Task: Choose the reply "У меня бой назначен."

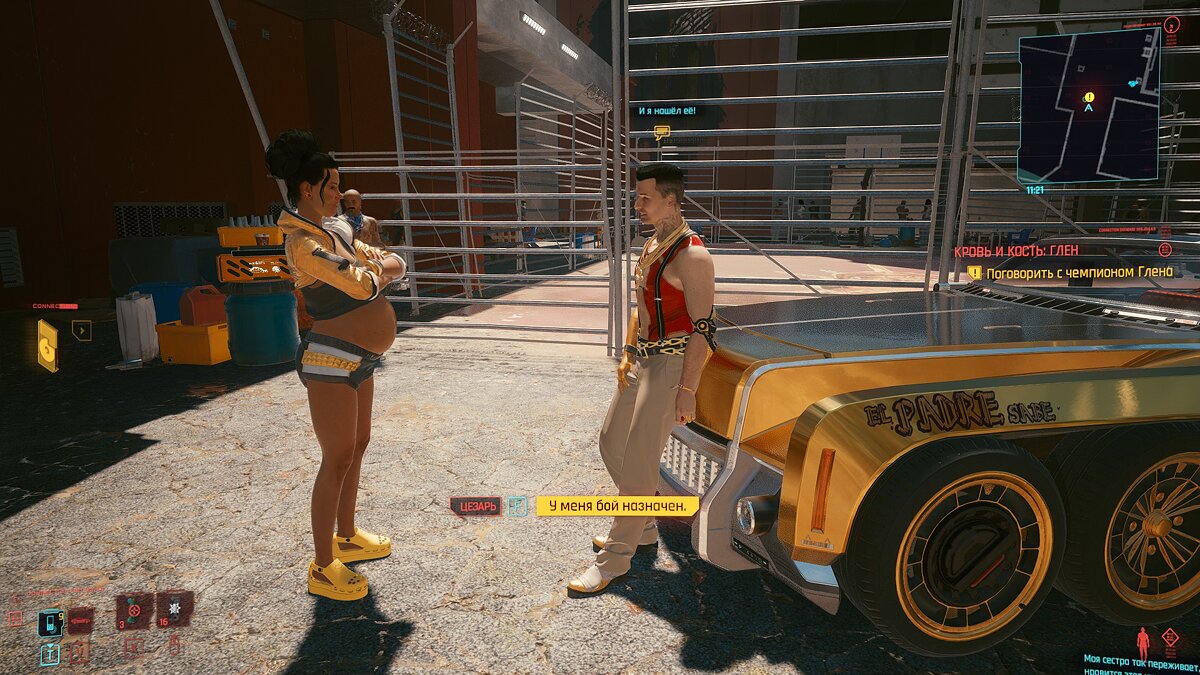Action: 617,506
